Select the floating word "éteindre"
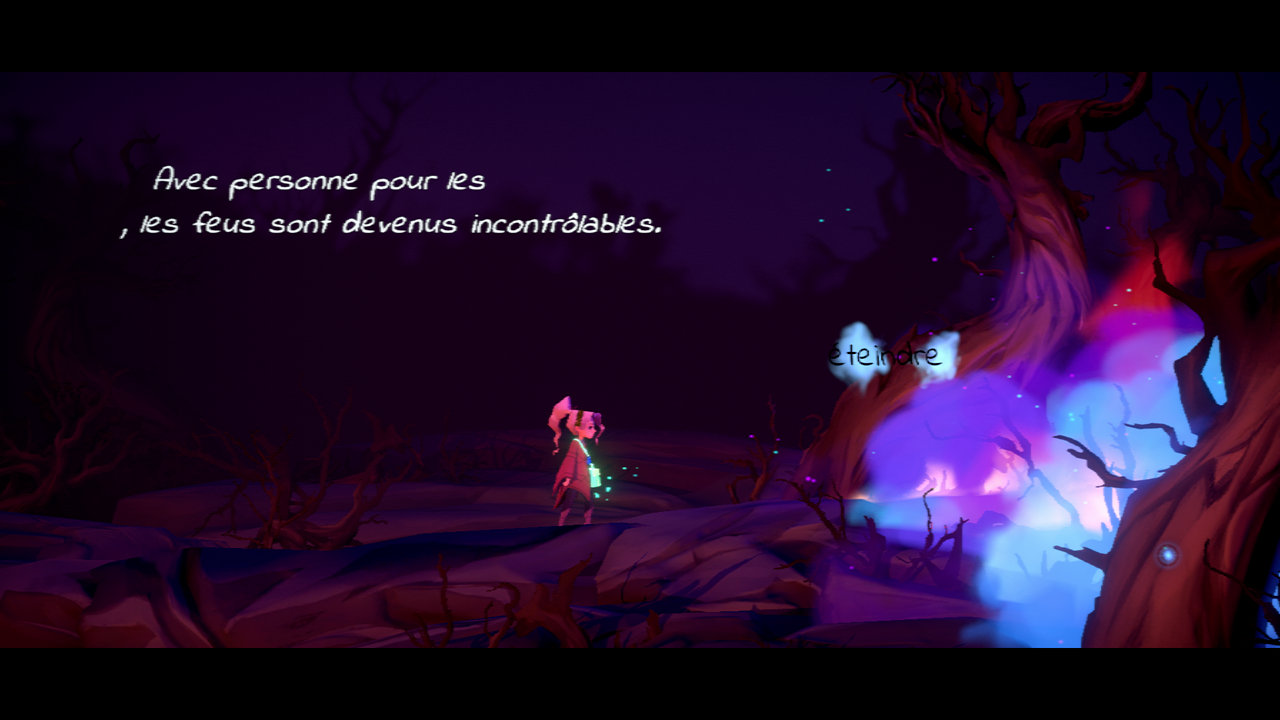This screenshot has width=1280, height=720. click(x=885, y=356)
